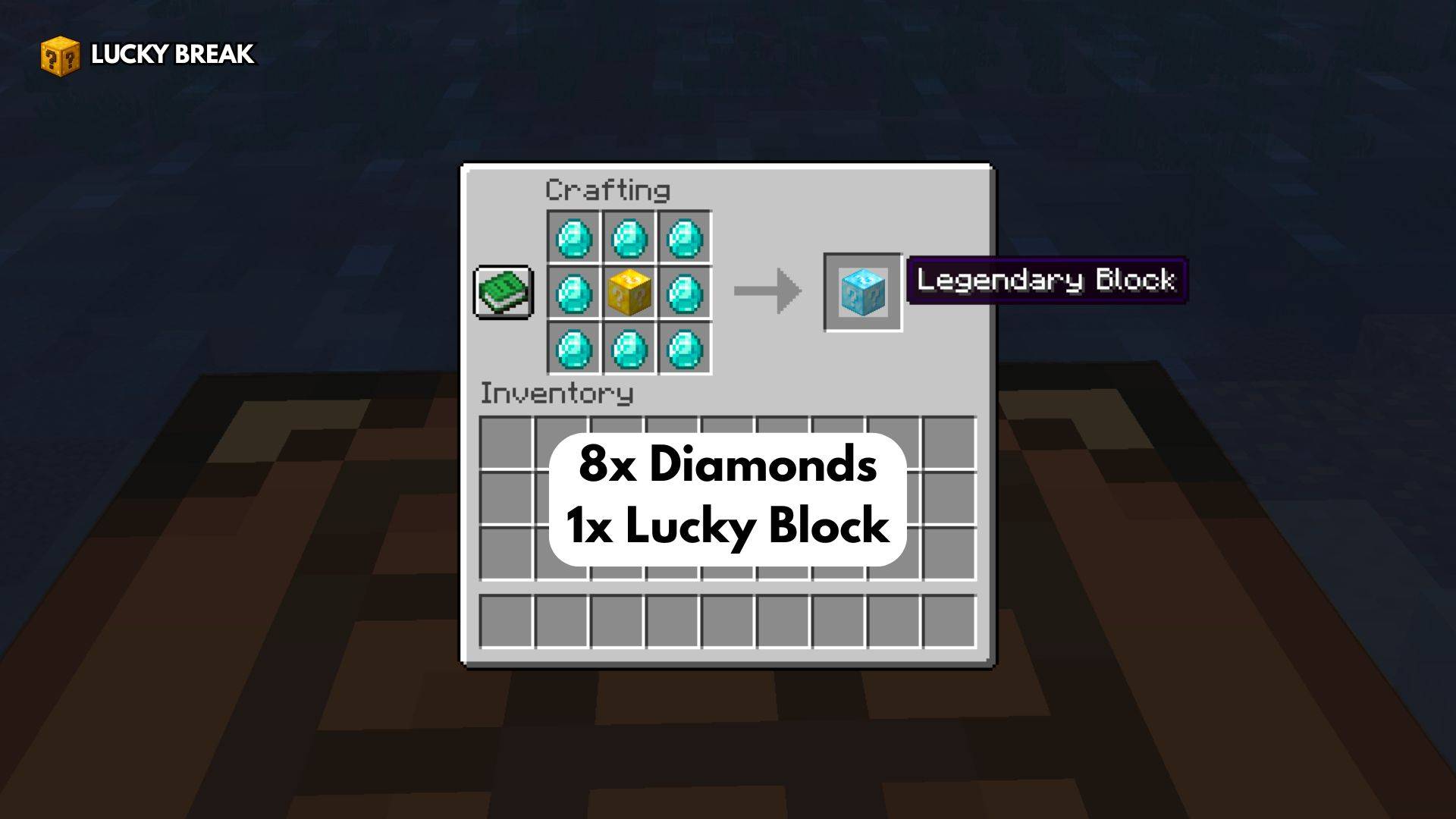Collect the Legendary Block from the output slot
The width and height of the screenshot is (1456, 819).
pyautogui.click(x=862, y=293)
